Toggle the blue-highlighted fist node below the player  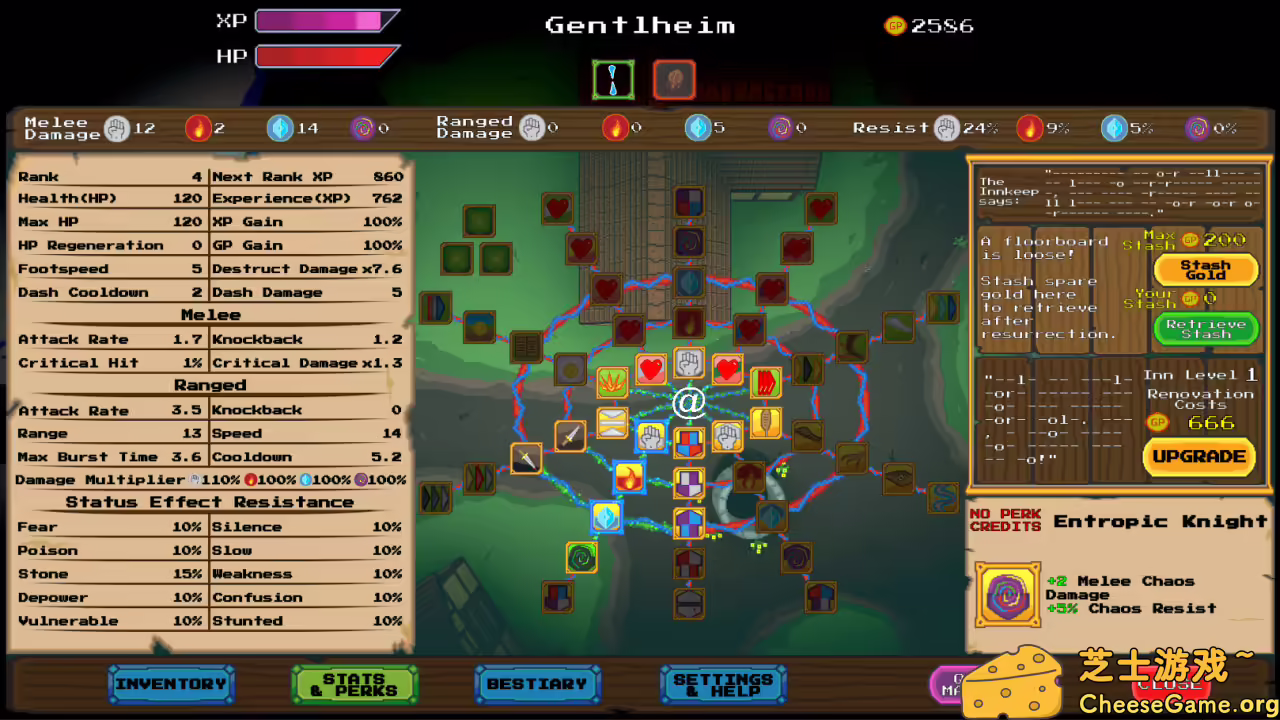pyautogui.click(x=651, y=434)
